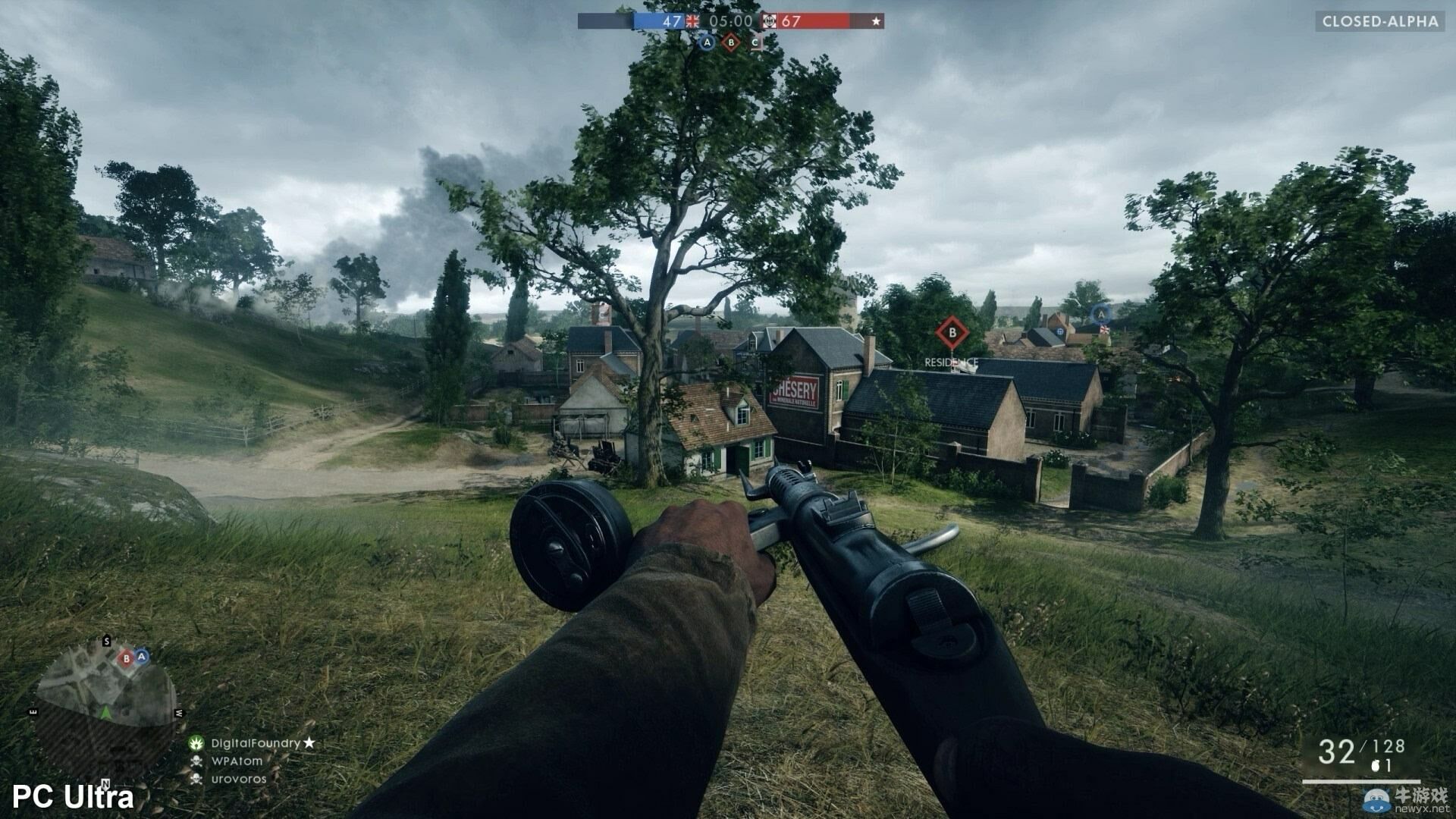Select flag A in the top objective row

click(x=707, y=43)
